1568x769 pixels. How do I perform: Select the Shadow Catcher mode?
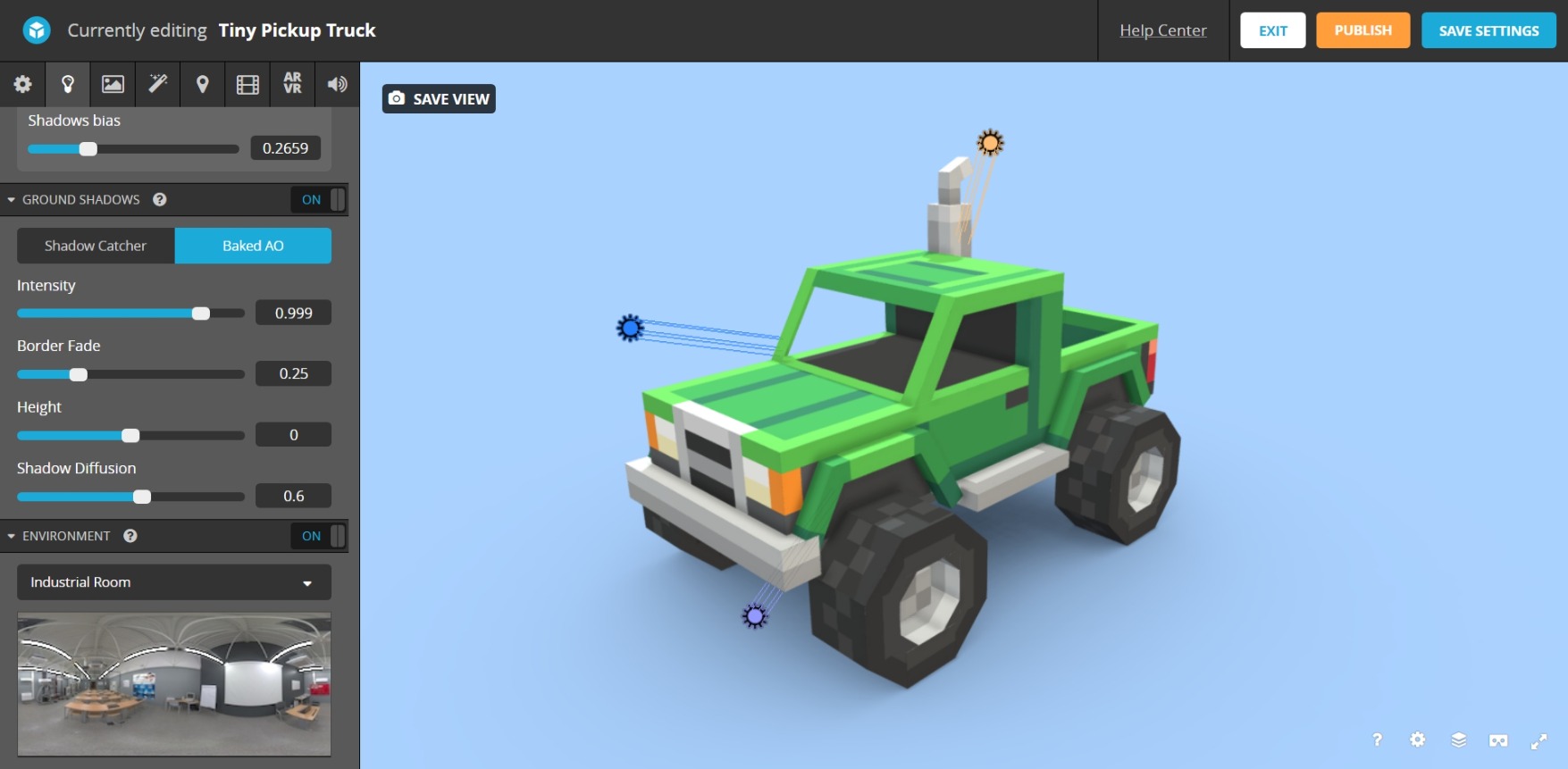point(95,246)
